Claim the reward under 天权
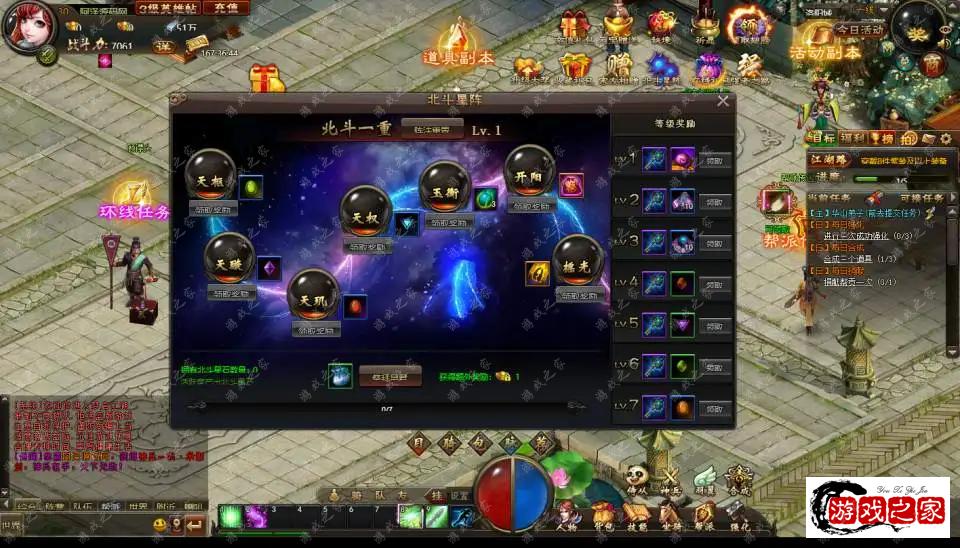This screenshot has width=960, height=548. (x=365, y=246)
